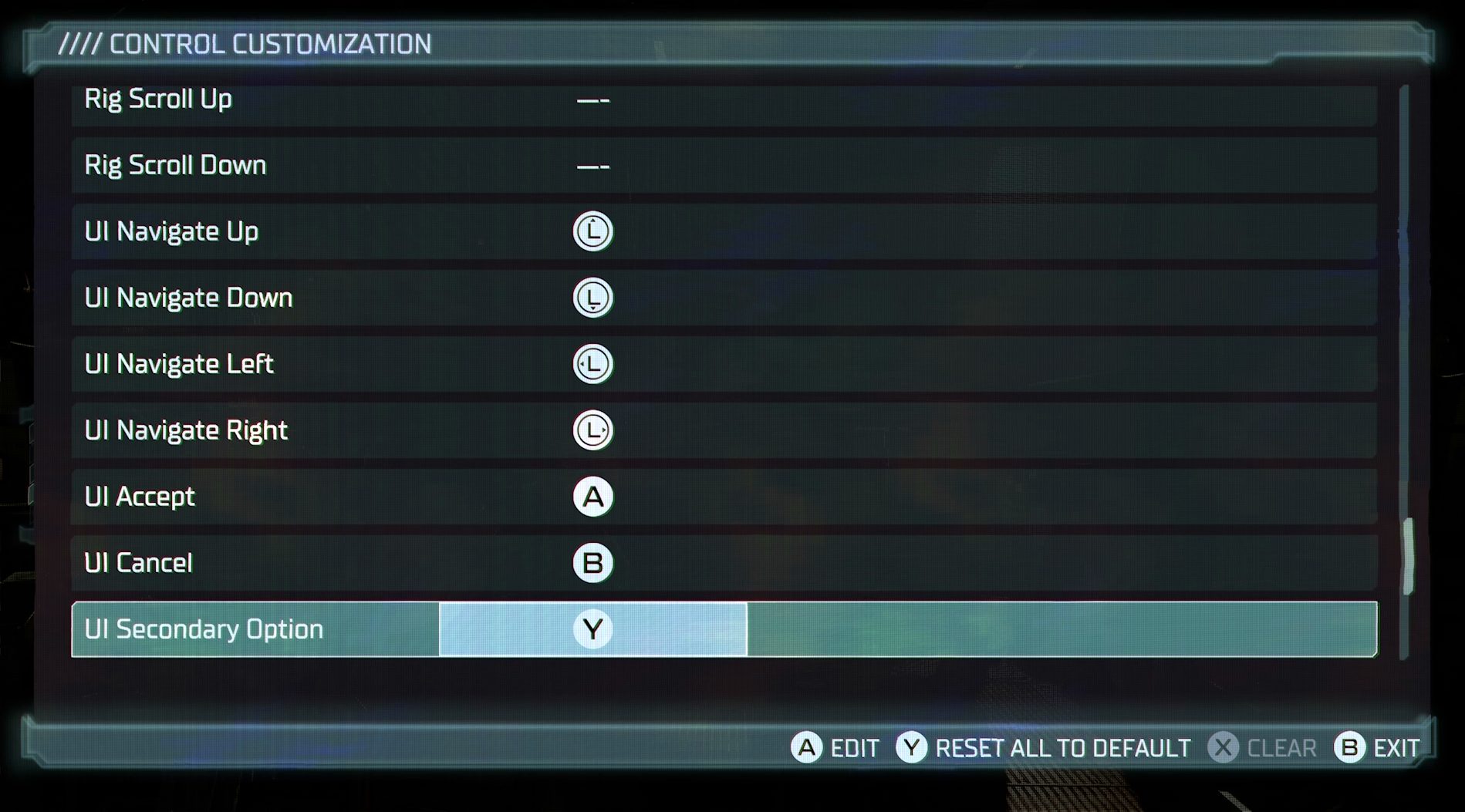This screenshot has width=1465, height=812.
Task: Click the A icon beside EDIT in bottom bar
Action: [x=807, y=747]
